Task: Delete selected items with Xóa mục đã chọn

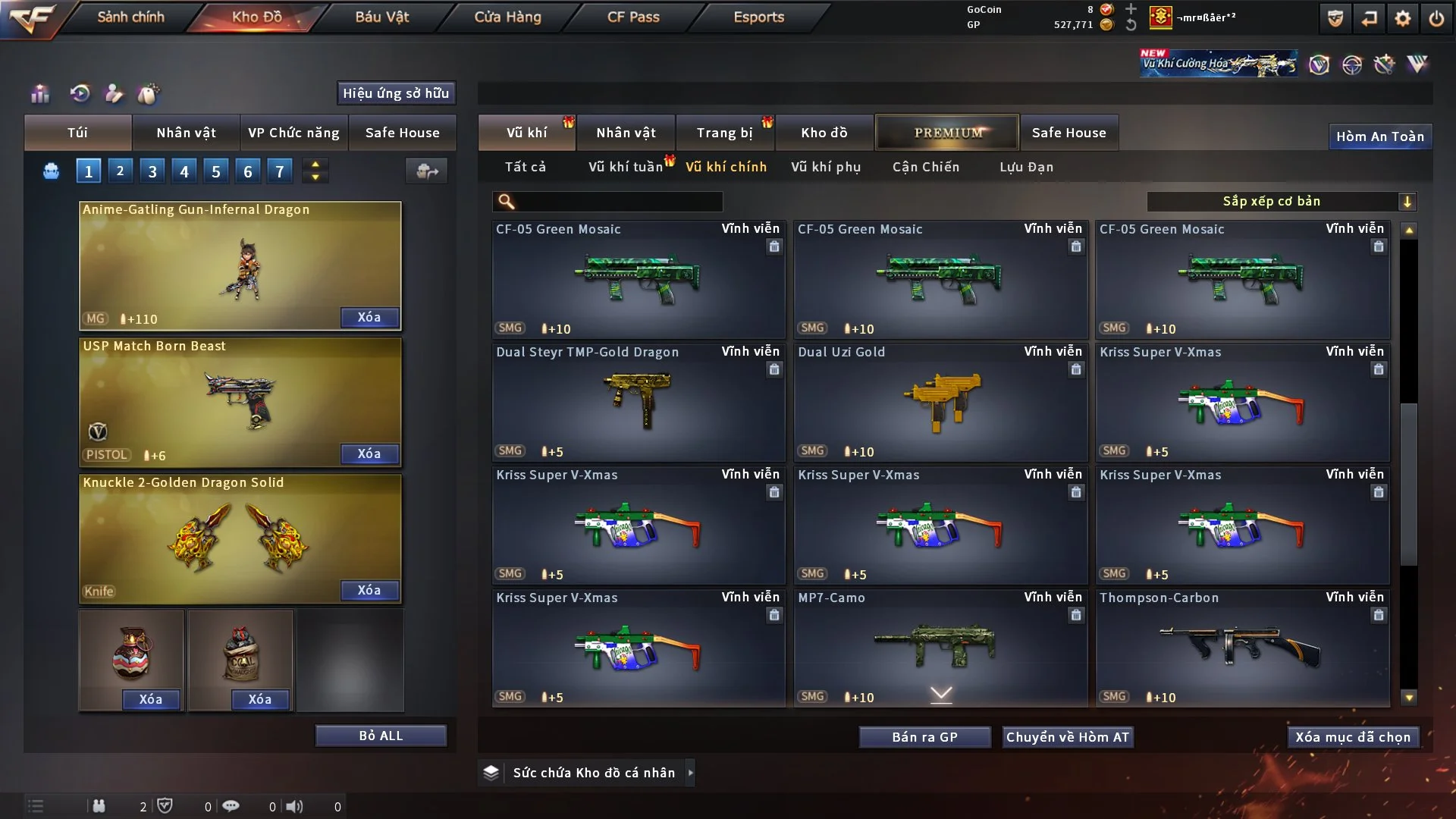Action: pyautogui.click(x=1352, y=737)
